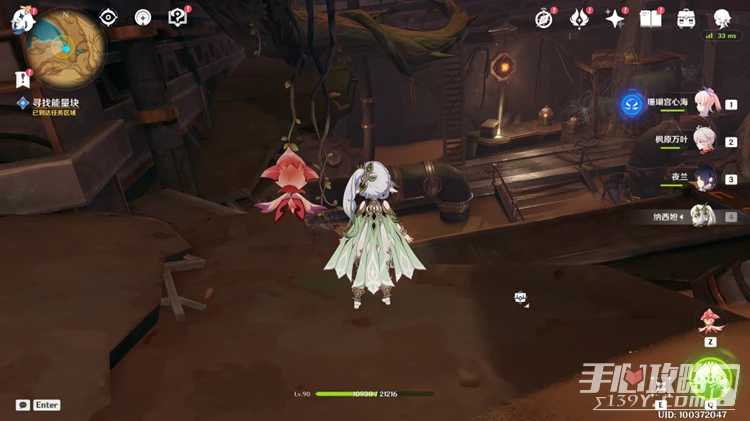The height and width of the screenshot is (421, 750).
Task: Open the quest journal bookmark icon
Action: 22,78
